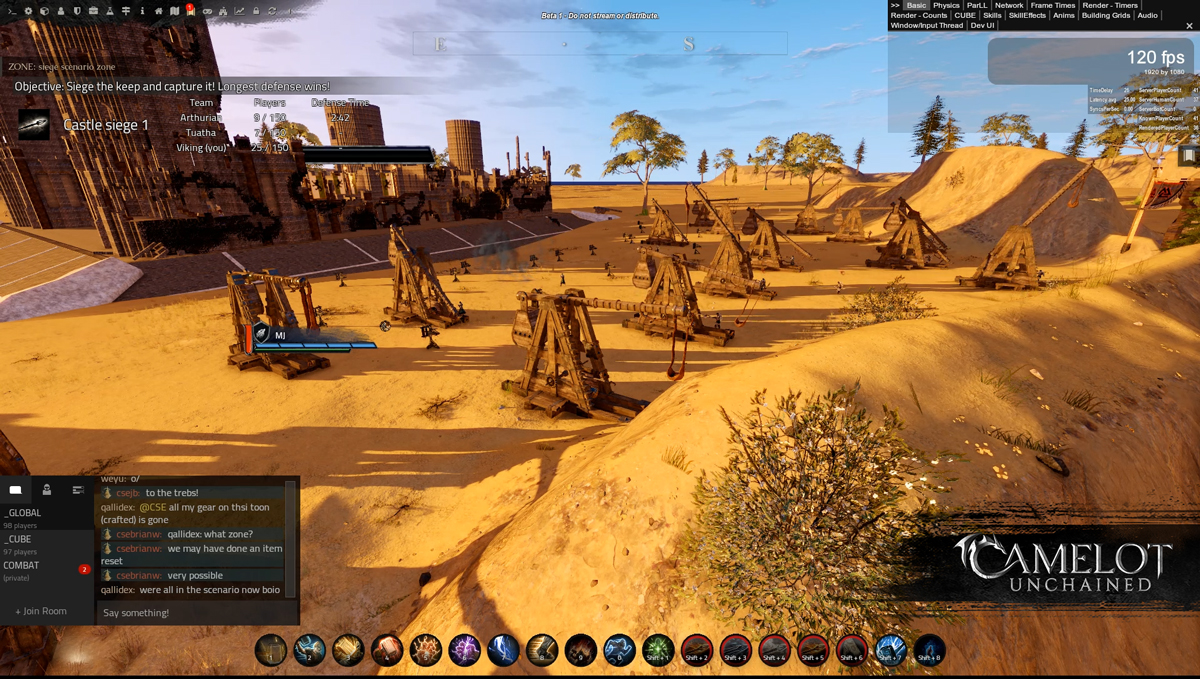Viewport: 1200px width, 679px height.
Task: Show the Dev UI tab
Action: click(982, 25)
